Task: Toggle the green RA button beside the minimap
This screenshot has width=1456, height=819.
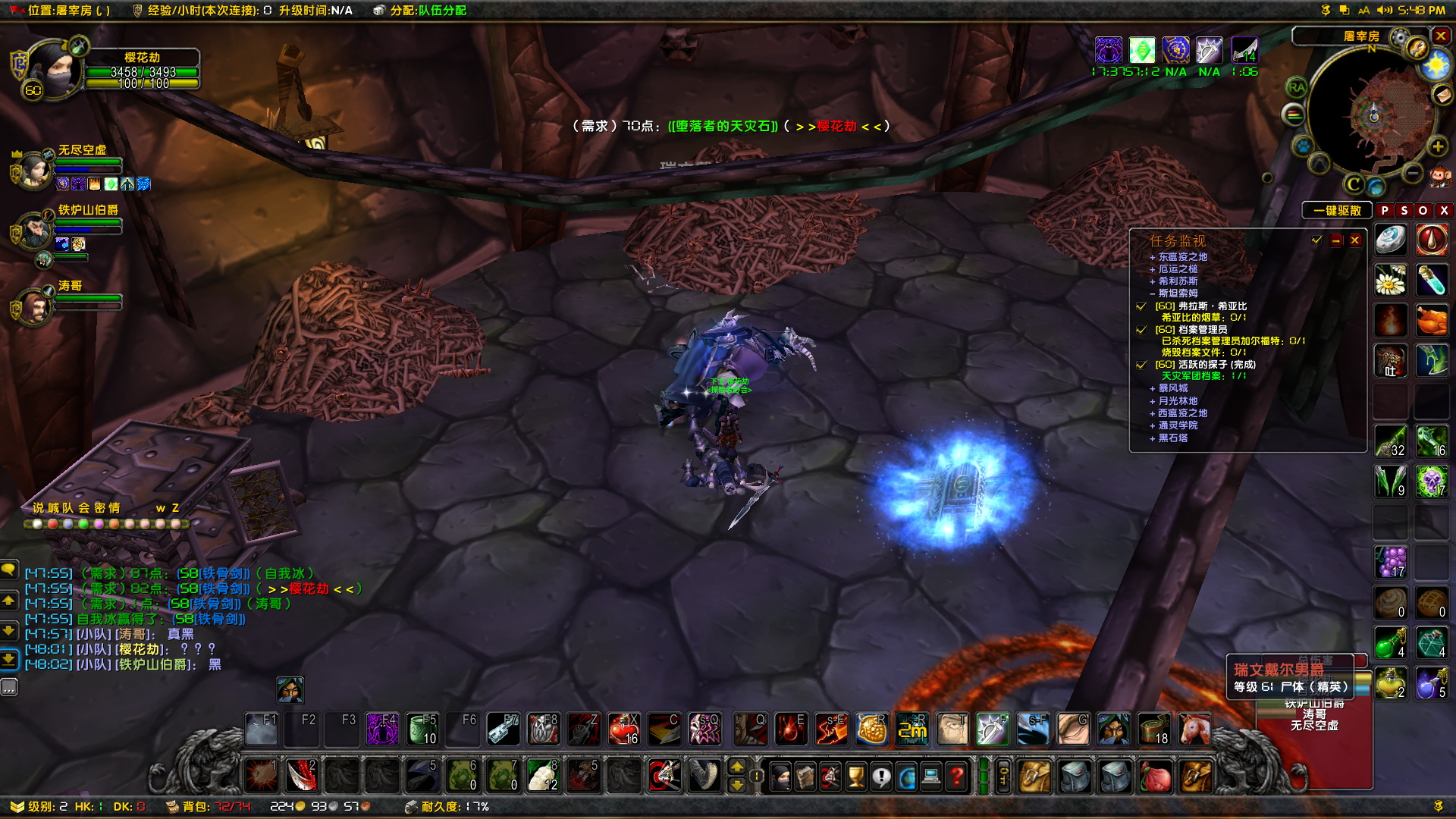Action: 1297,88
